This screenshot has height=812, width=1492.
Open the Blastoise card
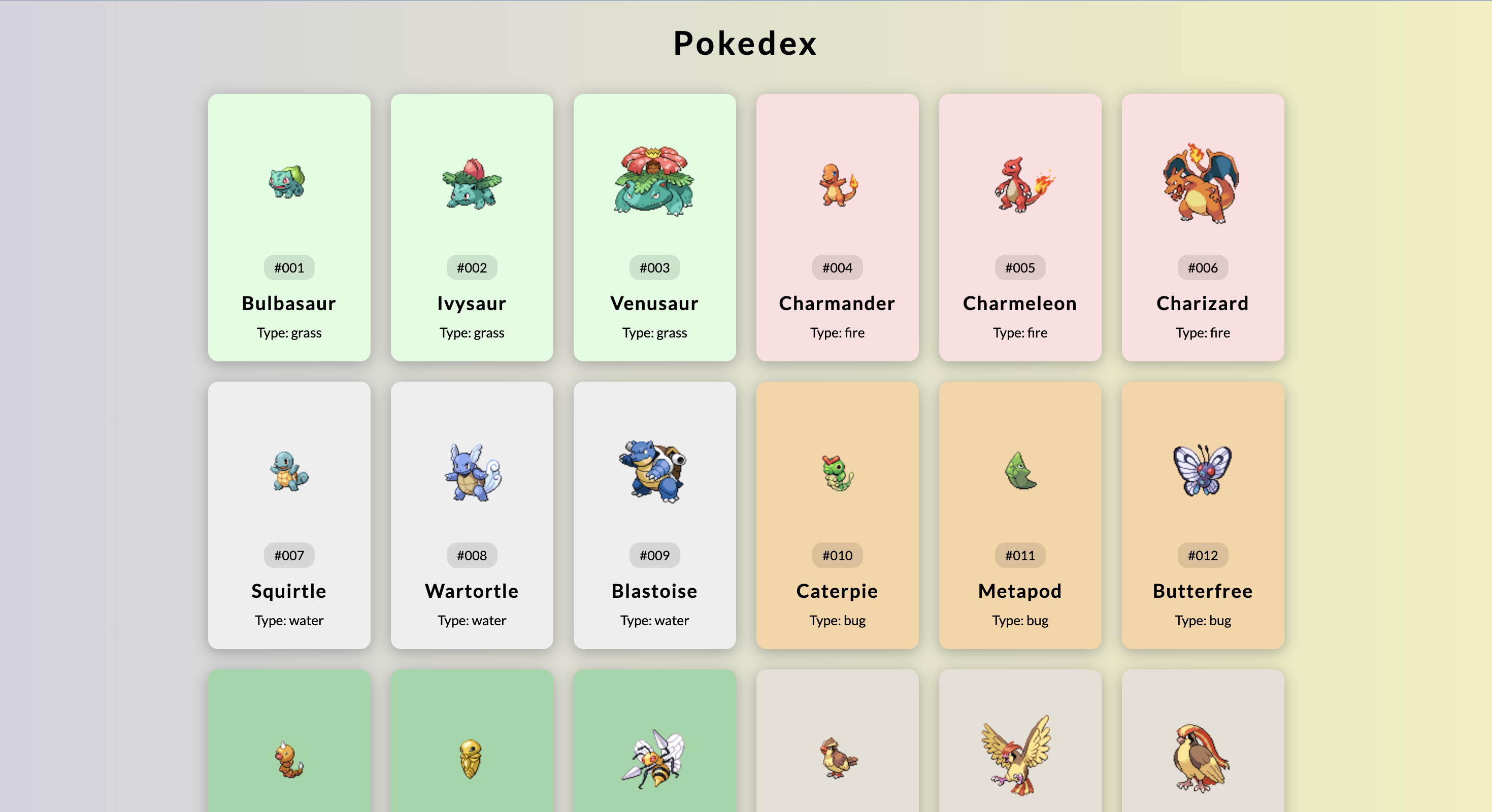pos(654,514)
